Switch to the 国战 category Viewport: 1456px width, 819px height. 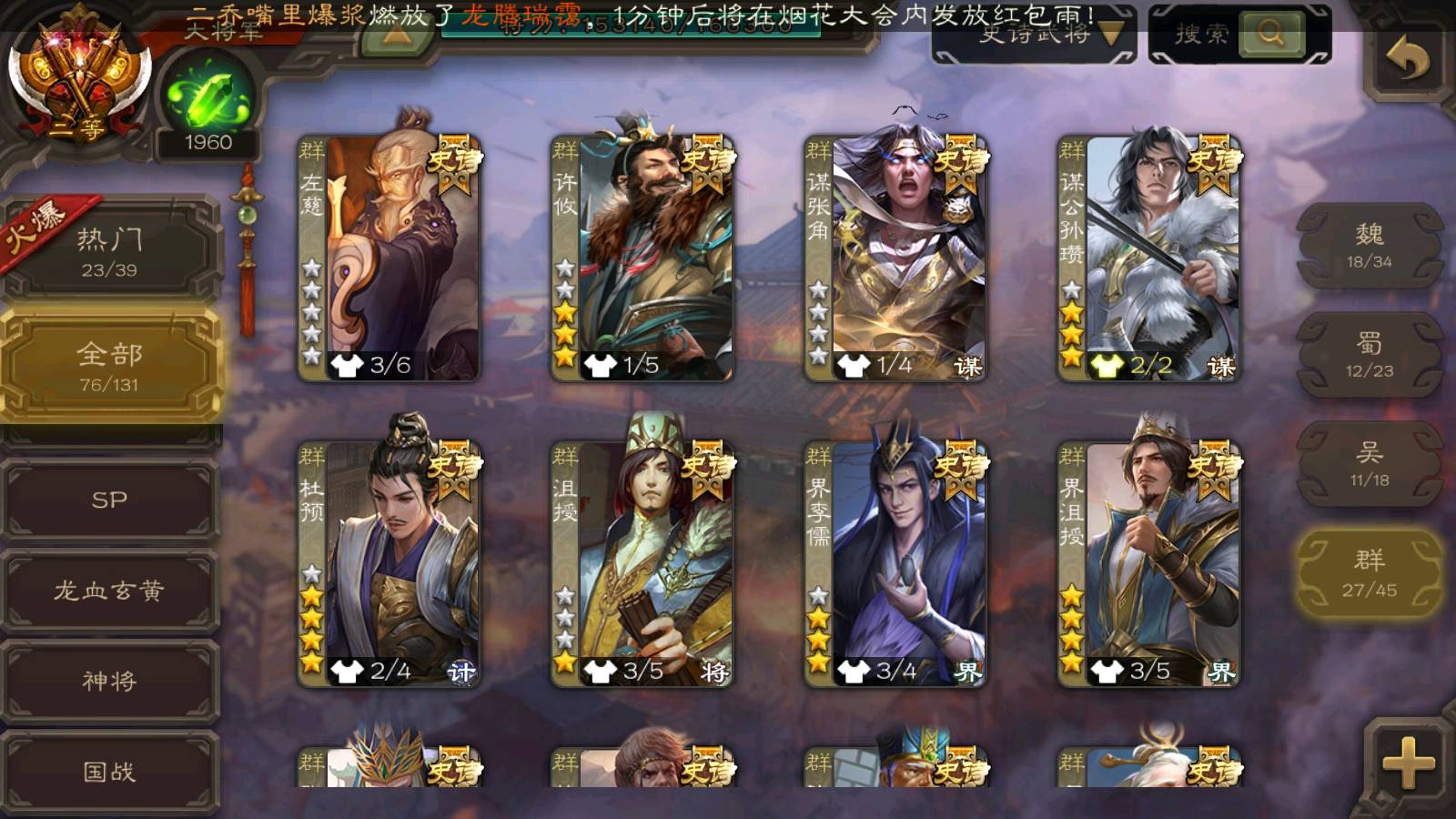point(109,772)
